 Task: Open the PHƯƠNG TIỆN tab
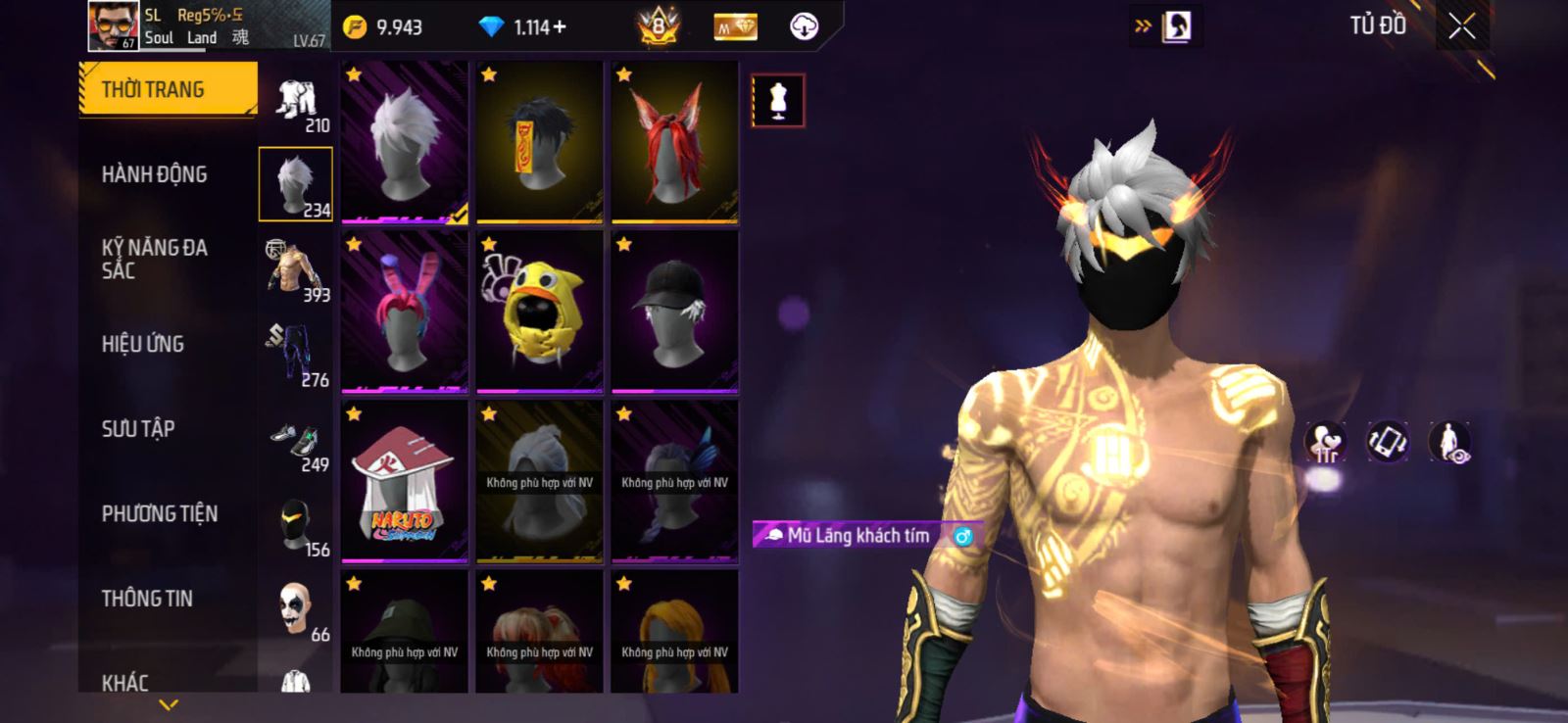point(160,513)
